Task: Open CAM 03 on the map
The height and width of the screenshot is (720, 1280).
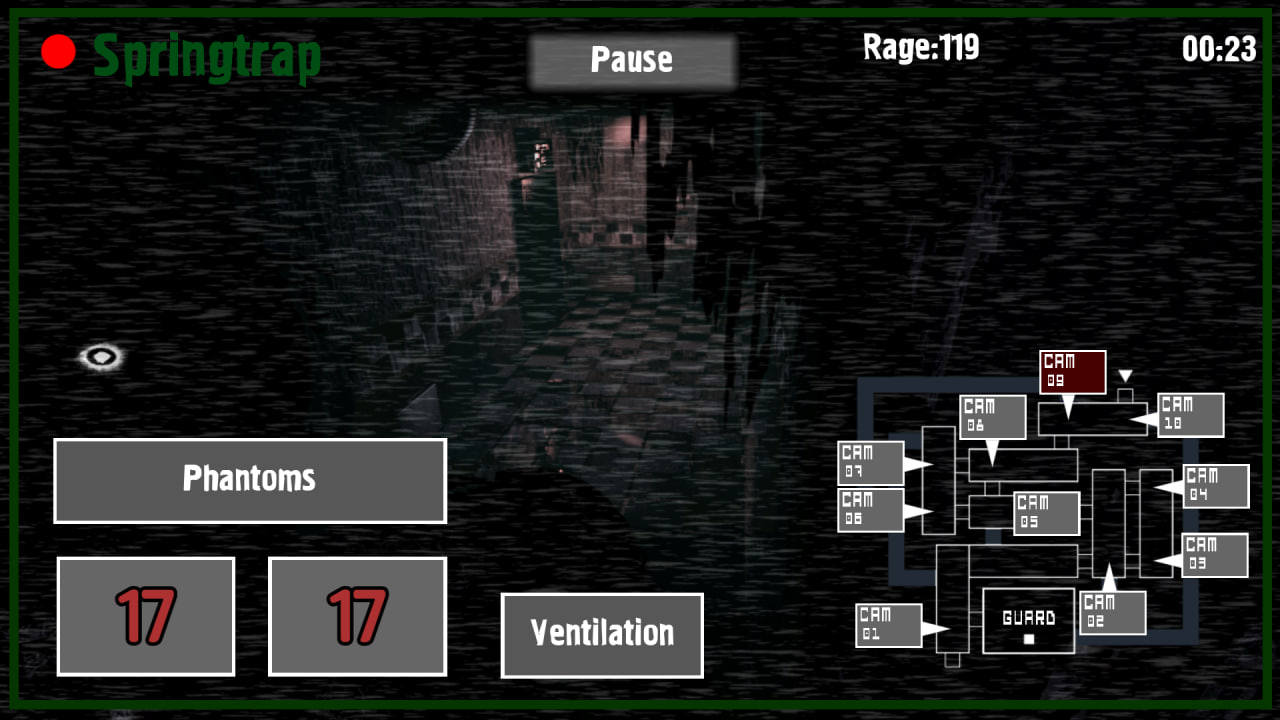Action: (x=1215, y=556)
